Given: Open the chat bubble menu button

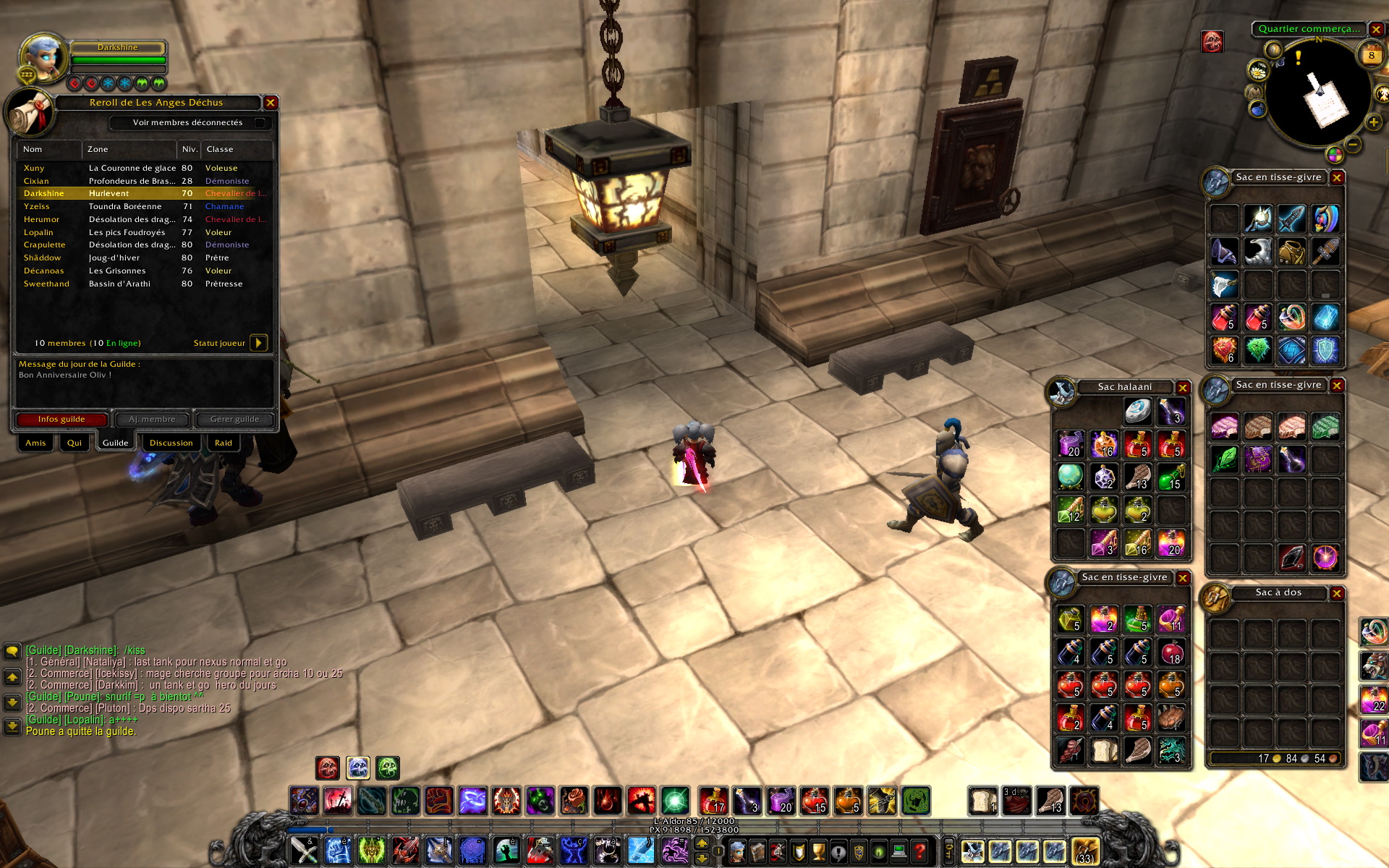Looking at the screenshot, I should point(12,651).
